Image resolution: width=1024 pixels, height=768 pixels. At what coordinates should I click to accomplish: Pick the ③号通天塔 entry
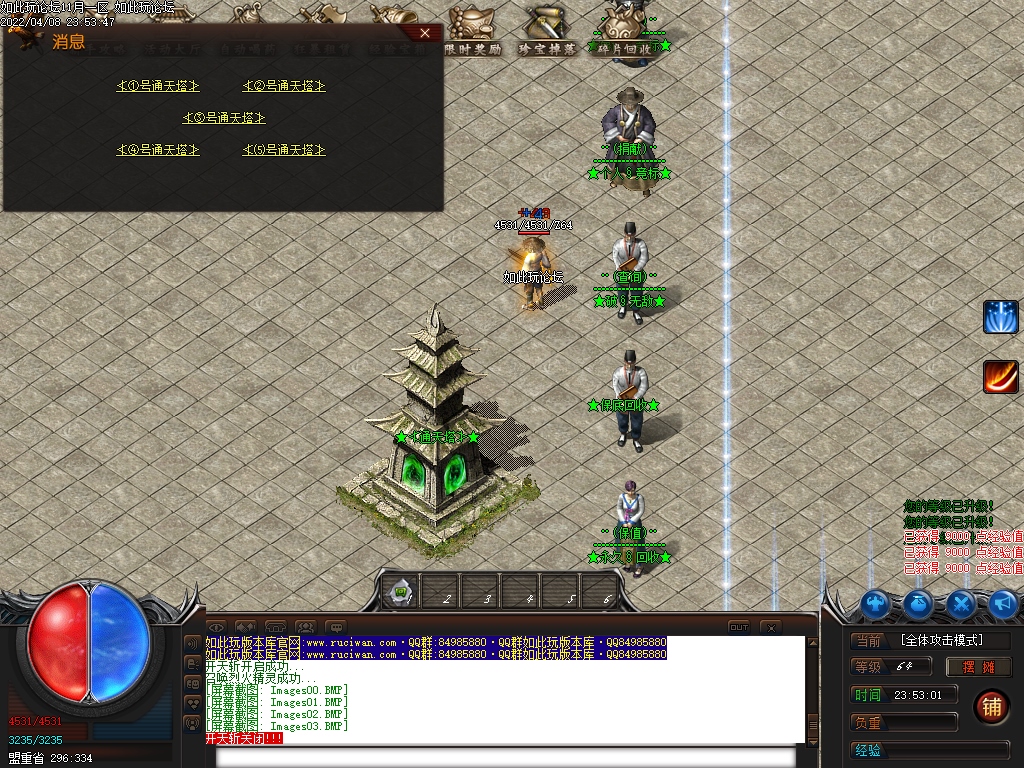click(224, 118)
